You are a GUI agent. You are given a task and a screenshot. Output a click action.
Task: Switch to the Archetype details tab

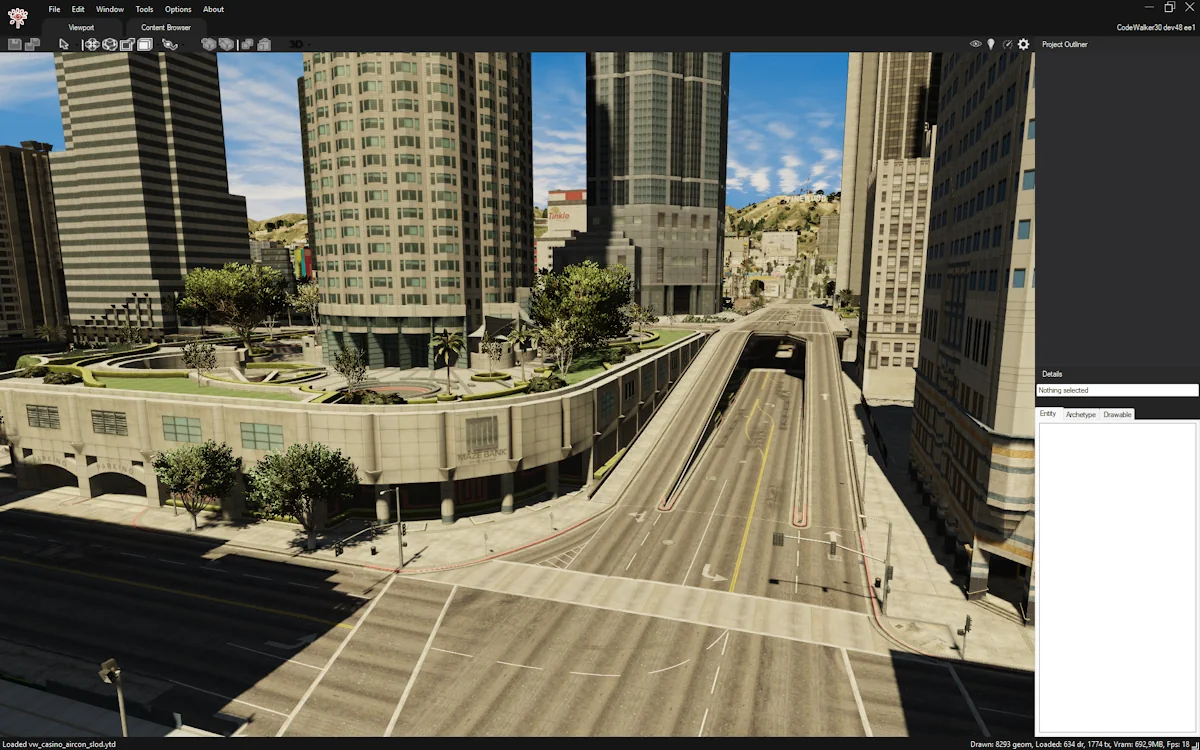pos(1080,414)
